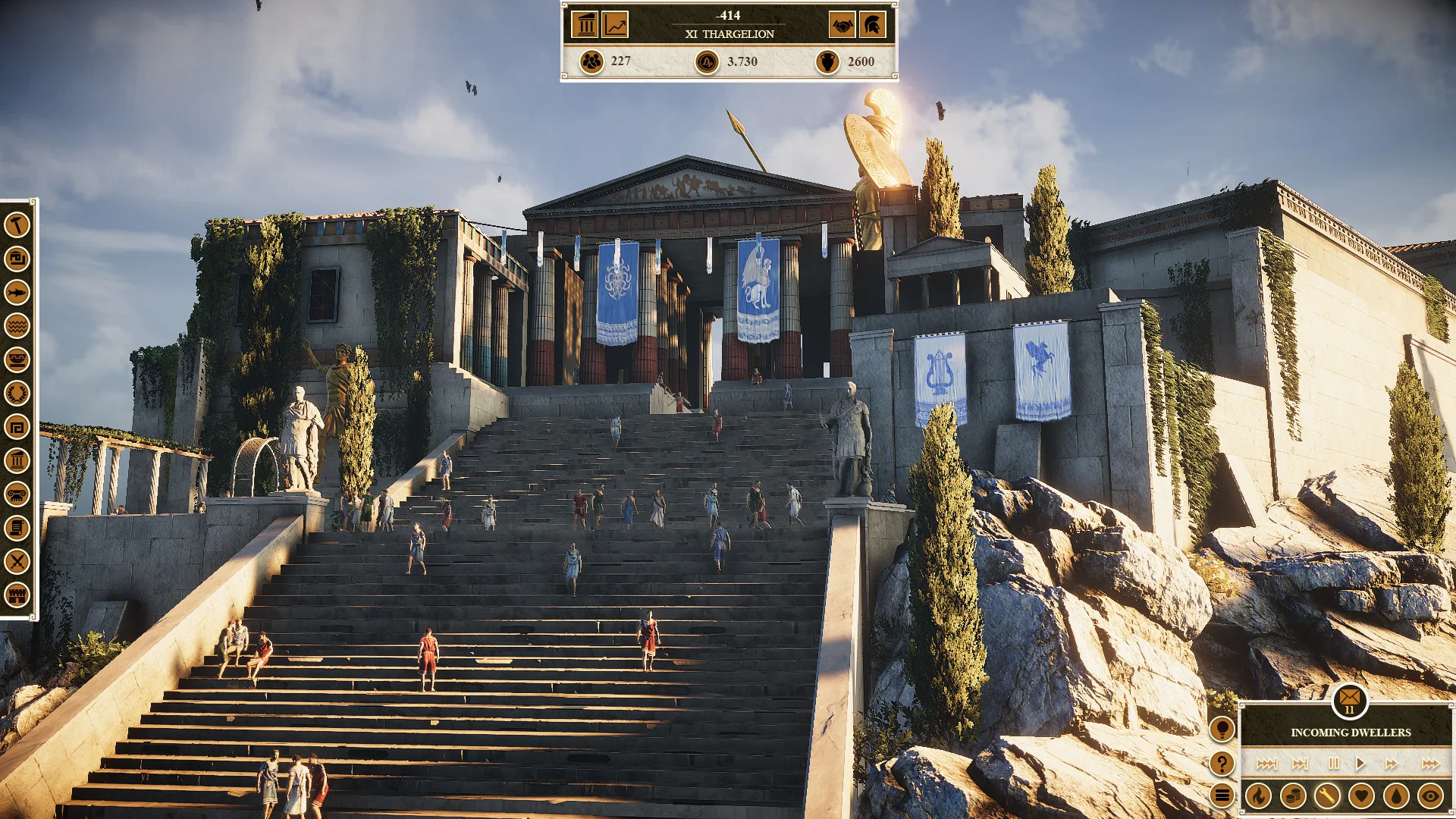Open the statistics graph panel
Viewport: 1456px width, 819px height.
(x=616, y=25)
